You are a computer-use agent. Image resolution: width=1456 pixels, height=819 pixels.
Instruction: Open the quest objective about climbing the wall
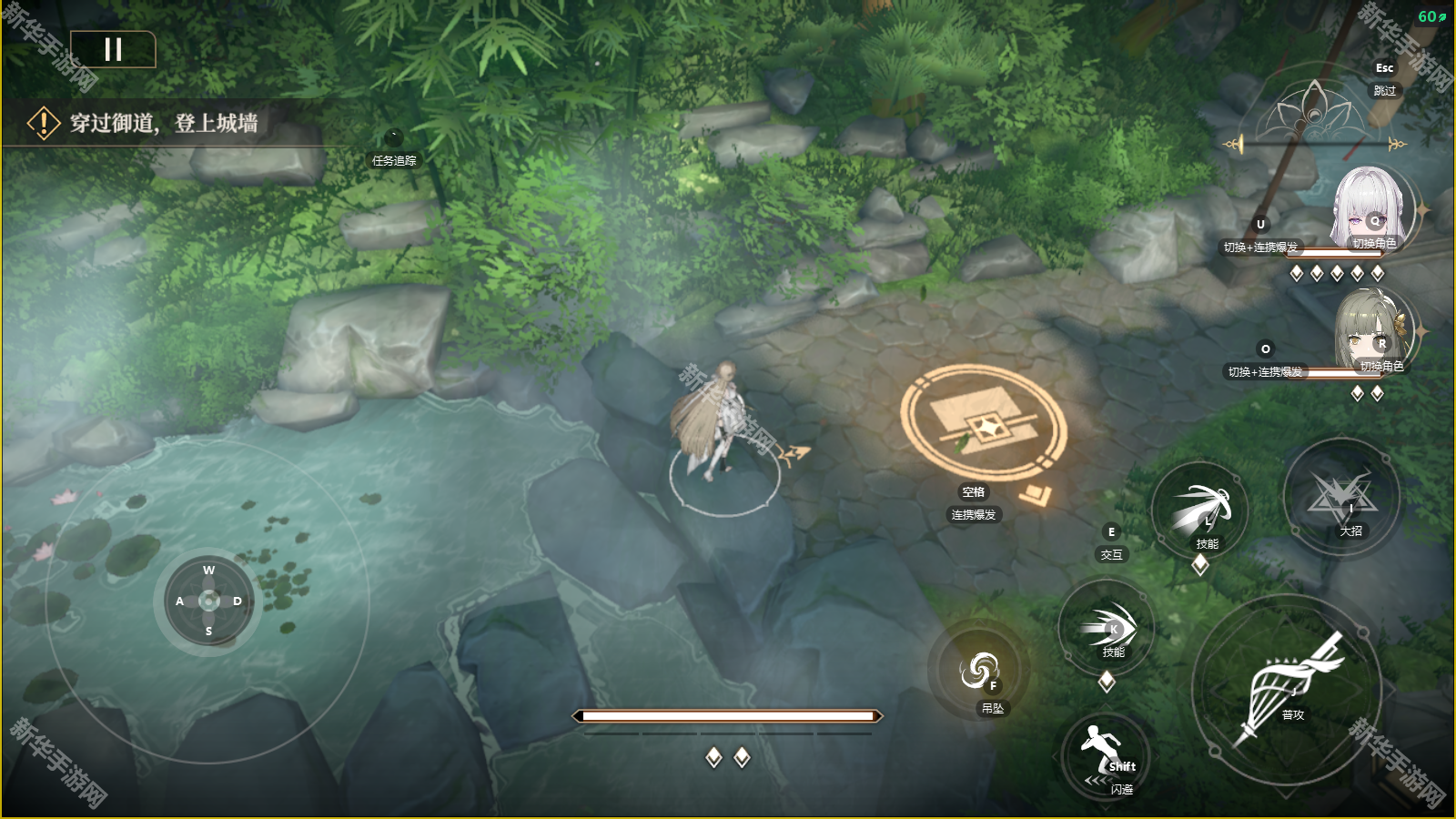pyautogui.click(x=164, y=123)
